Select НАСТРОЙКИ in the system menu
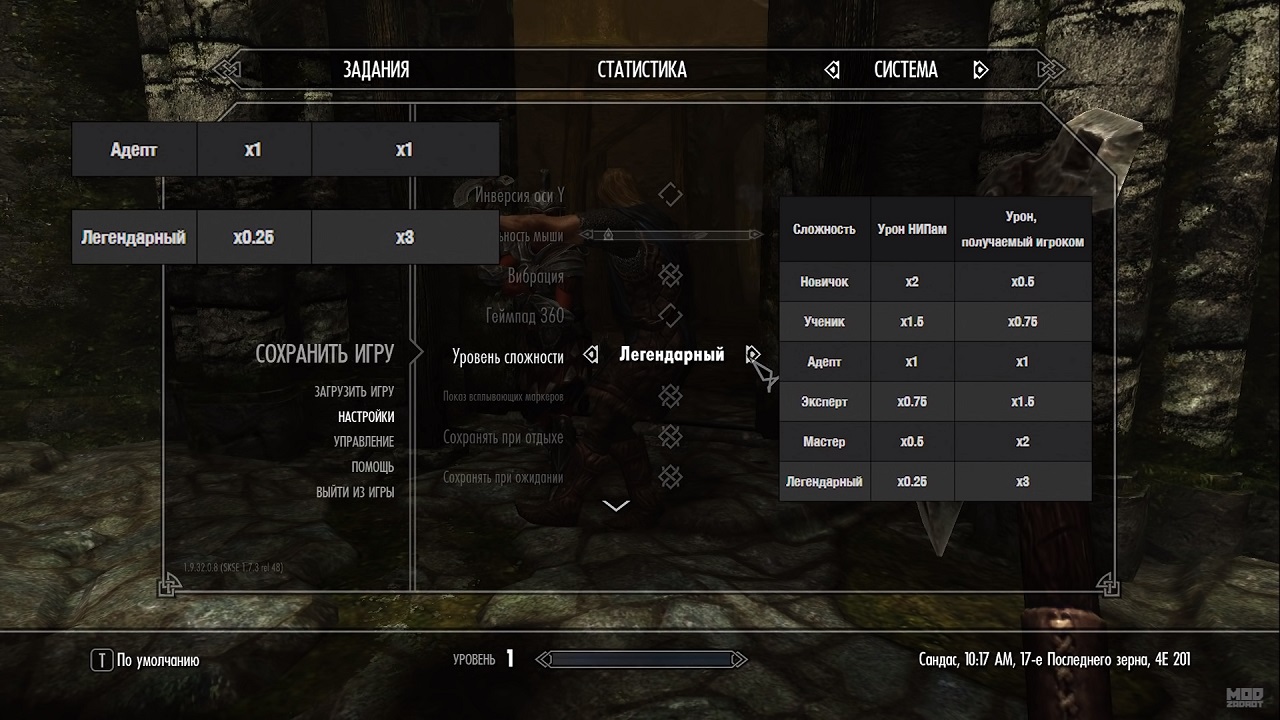The height and width of the screenshot is (720, 1280). tap(366, 417)
